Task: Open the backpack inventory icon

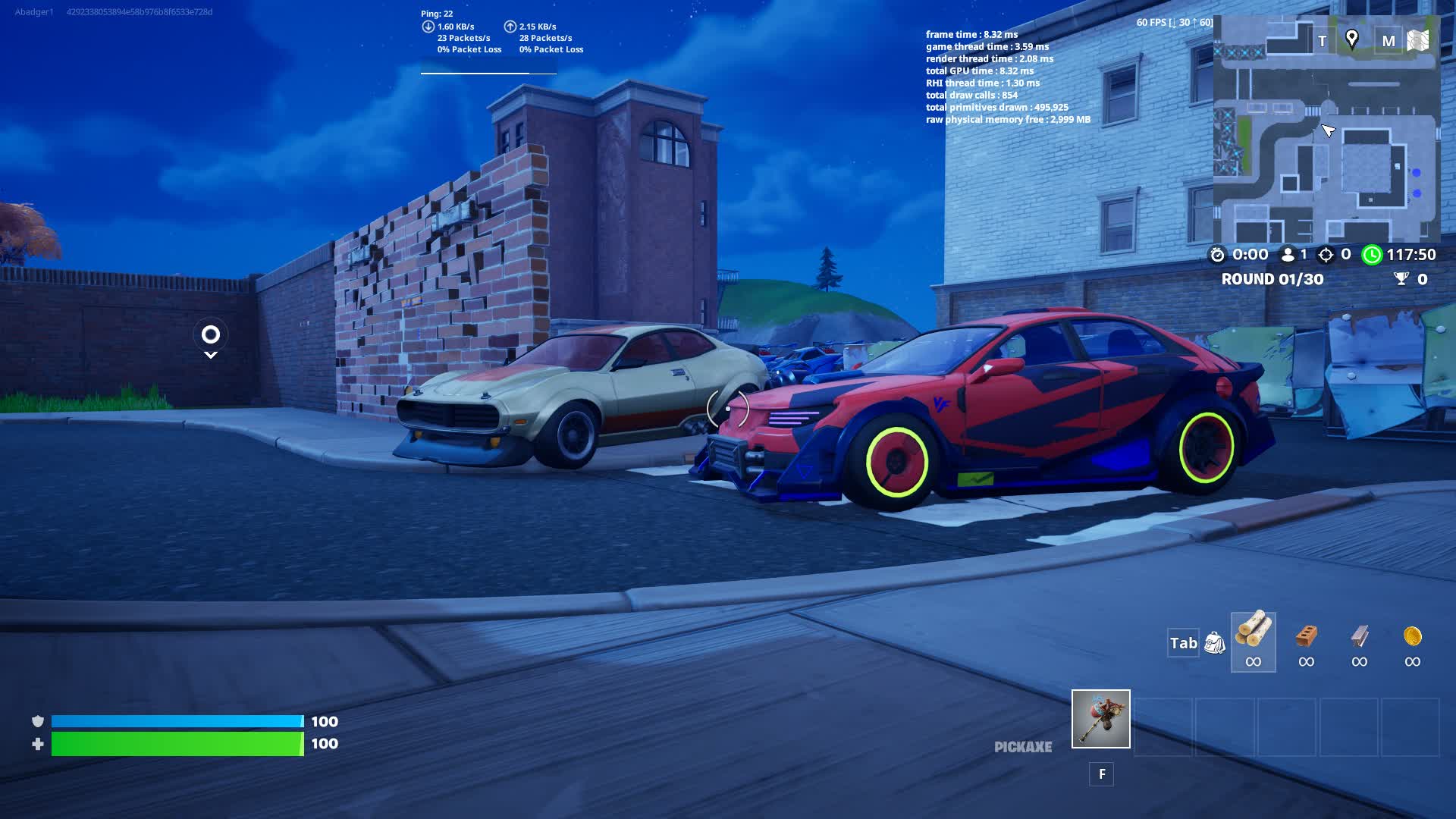Action: tap(1215, 643)
